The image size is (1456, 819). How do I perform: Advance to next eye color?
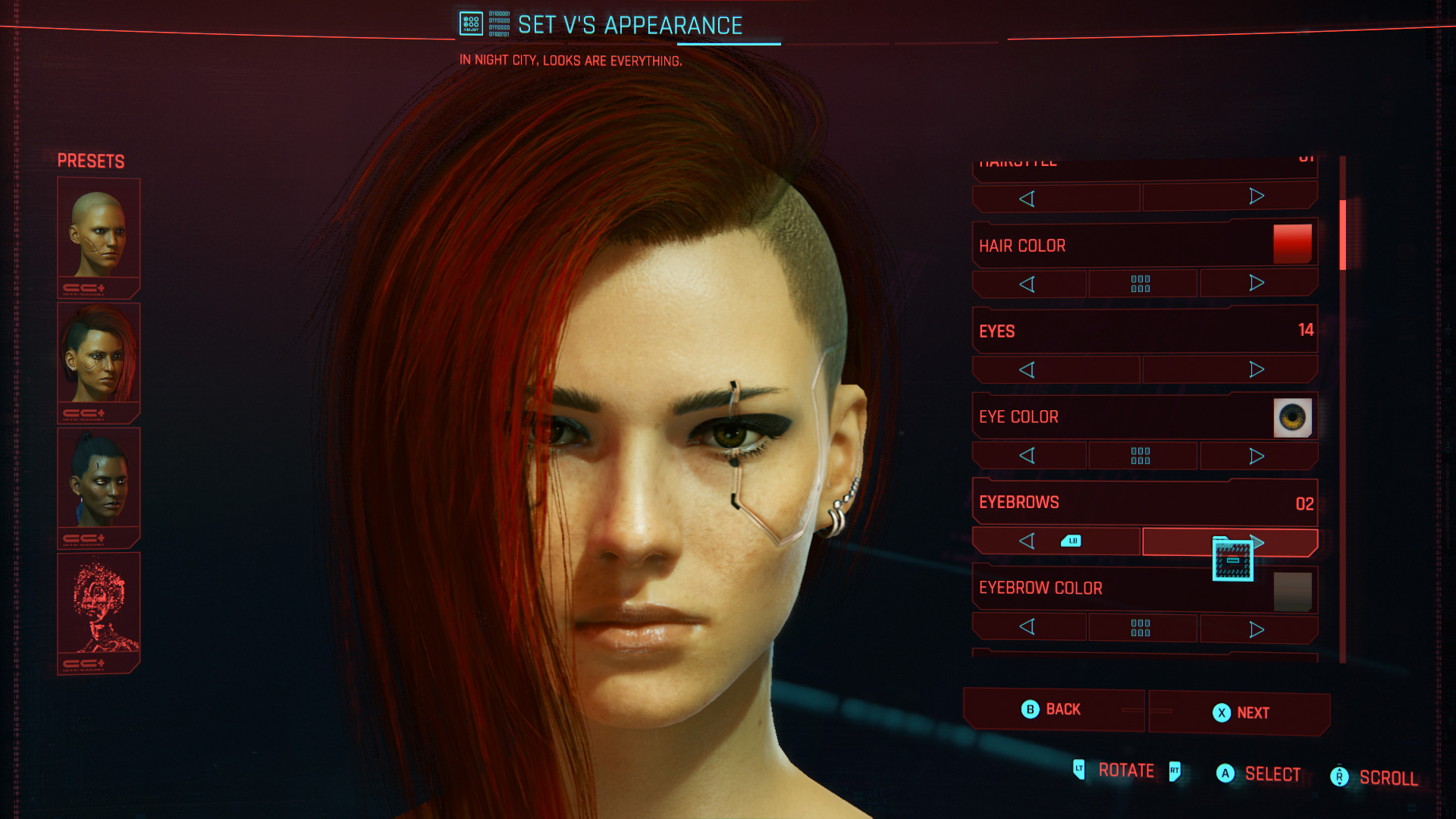[x=1257, y=456]
